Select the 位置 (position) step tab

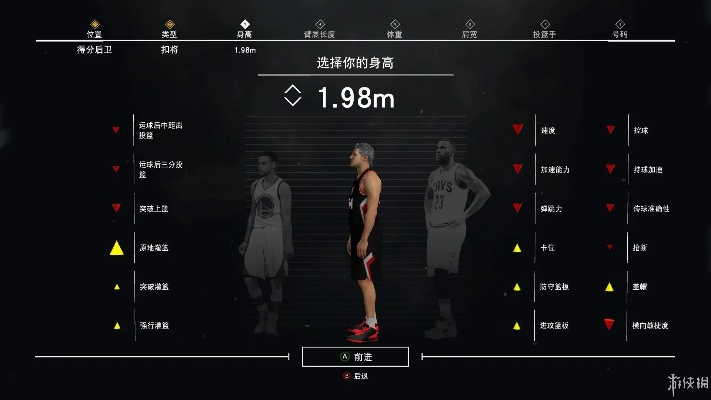tap(95, 28)
